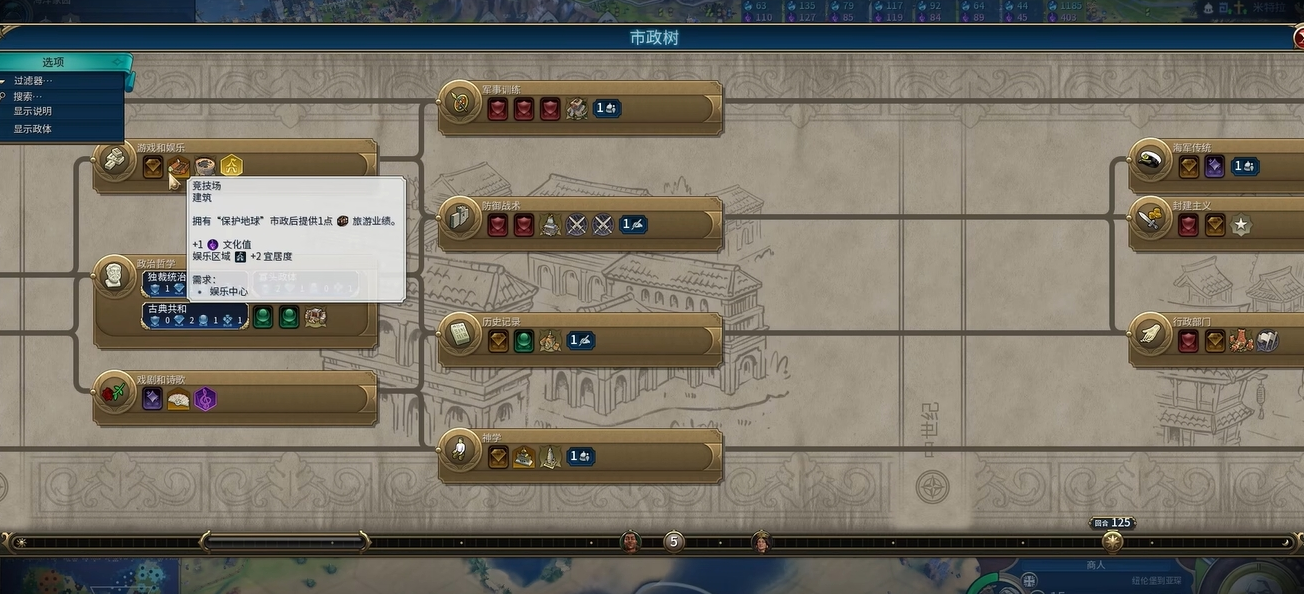Click the 古典共和 government box
1304x594 pixels.
pyautogui.click(x=194, y=315)
